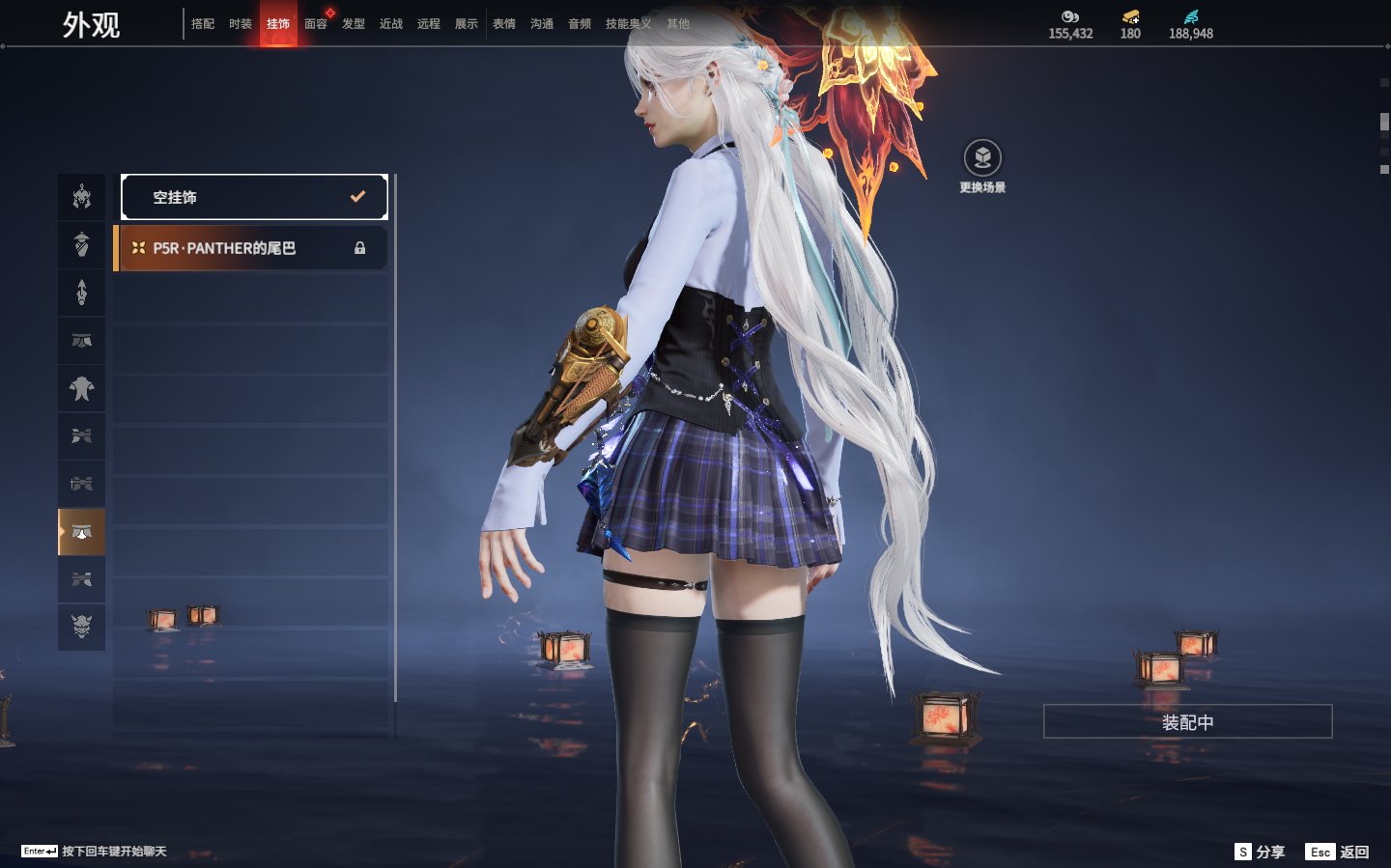The image size is (1391, 868).
Task: Switch to the 搭配 tab
Action: pos(203,24)
